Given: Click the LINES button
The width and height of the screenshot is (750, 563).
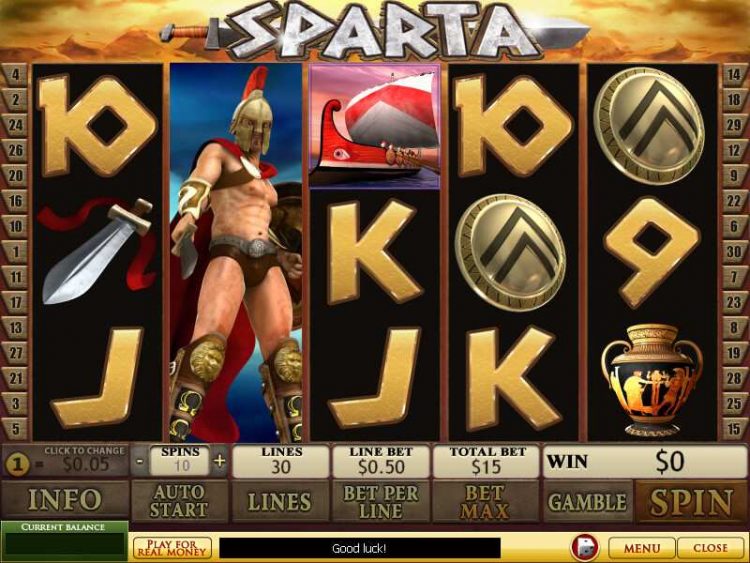Looking at the screenshot, I should 279,501.
